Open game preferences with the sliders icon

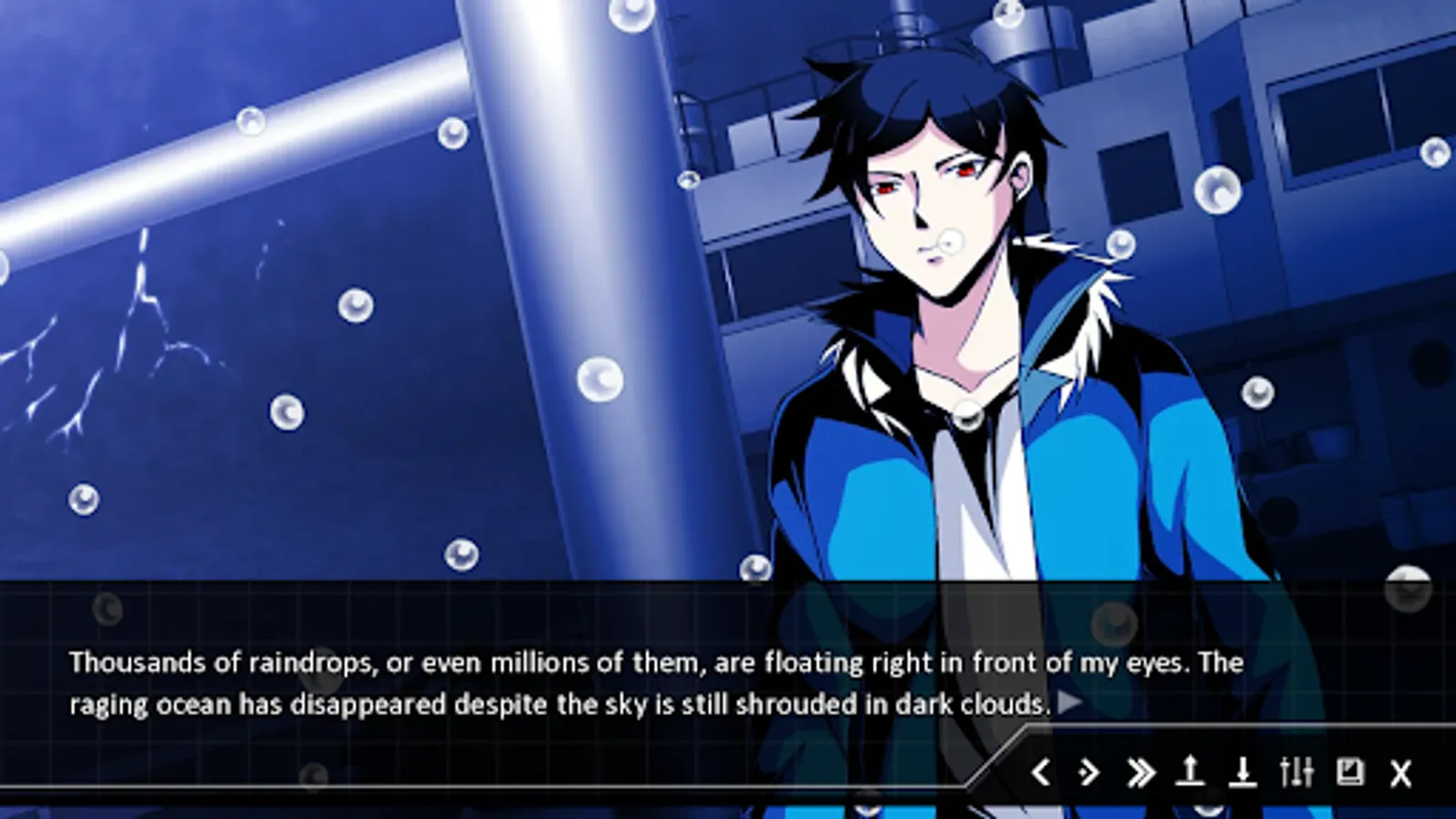pos(1296,774)
